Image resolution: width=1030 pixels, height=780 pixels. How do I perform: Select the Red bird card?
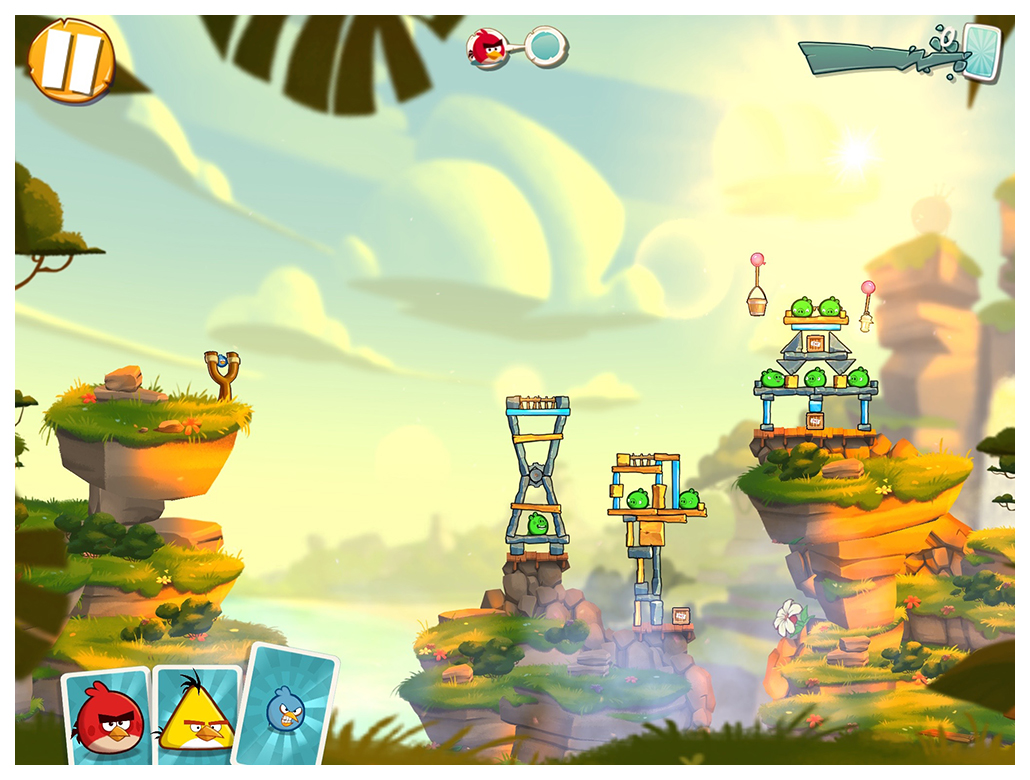108,718
